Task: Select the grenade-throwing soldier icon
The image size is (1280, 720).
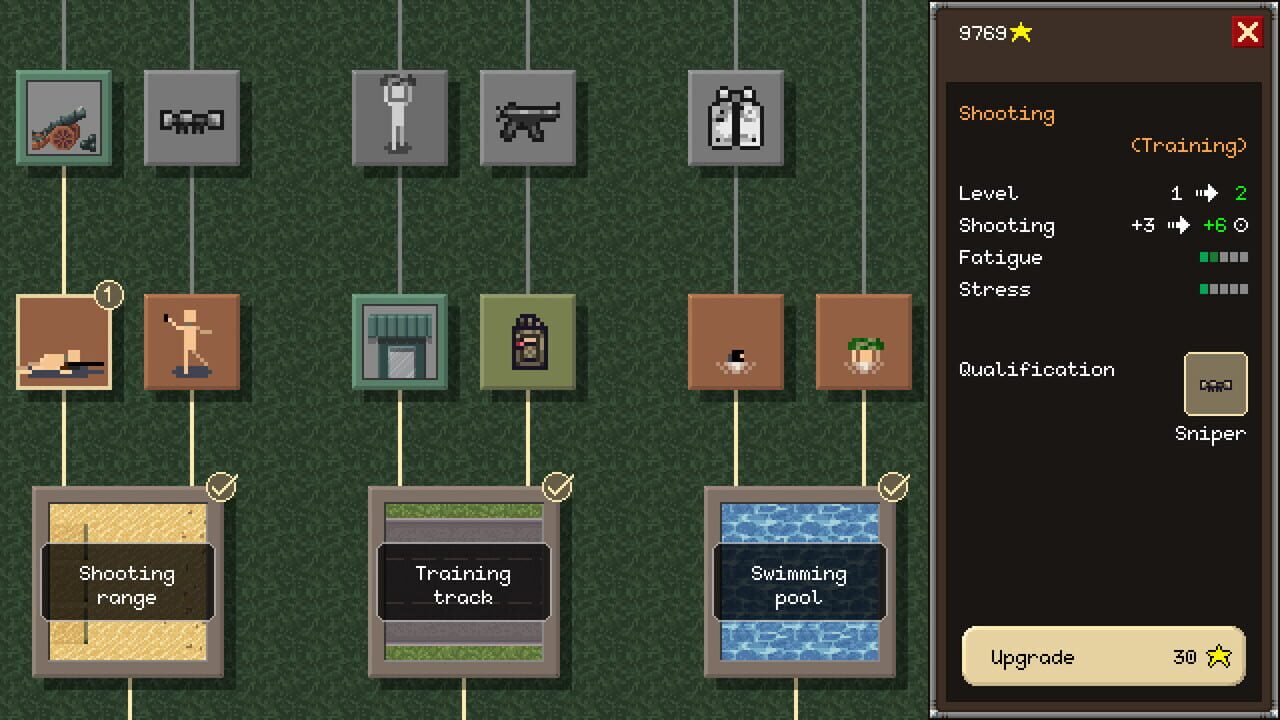Action: [x=192, y=343]
